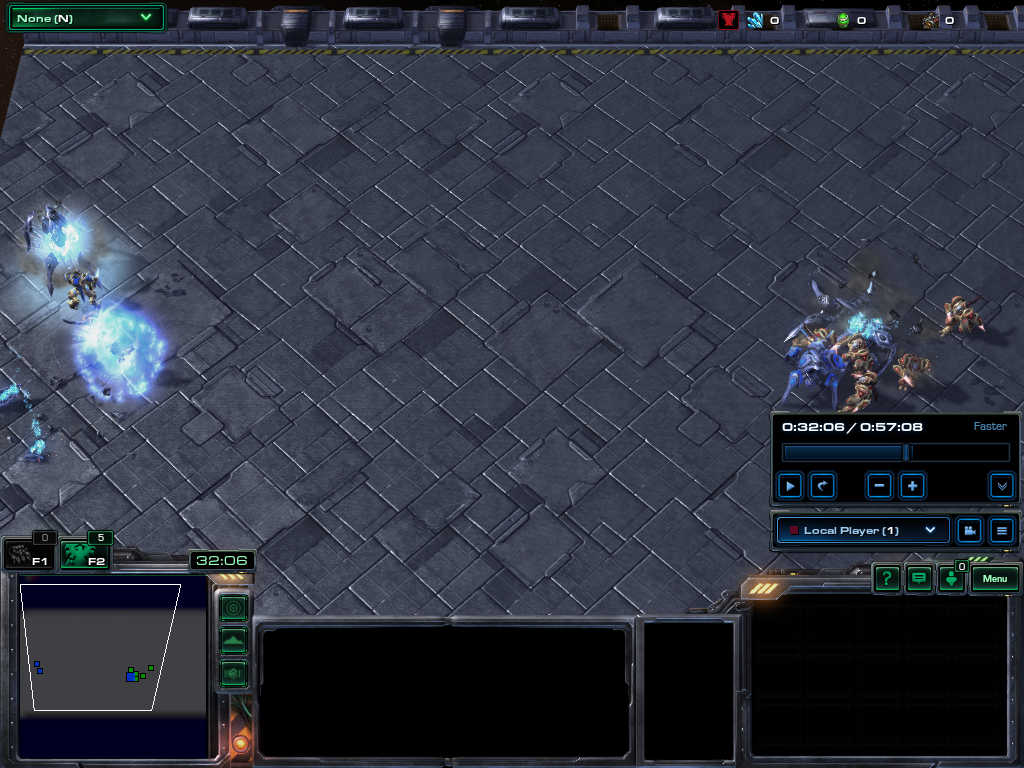The height and width of the screenshot is (768, 1024).
Task: Open the Local Player (1) dropdown
Action: [863, 530]
